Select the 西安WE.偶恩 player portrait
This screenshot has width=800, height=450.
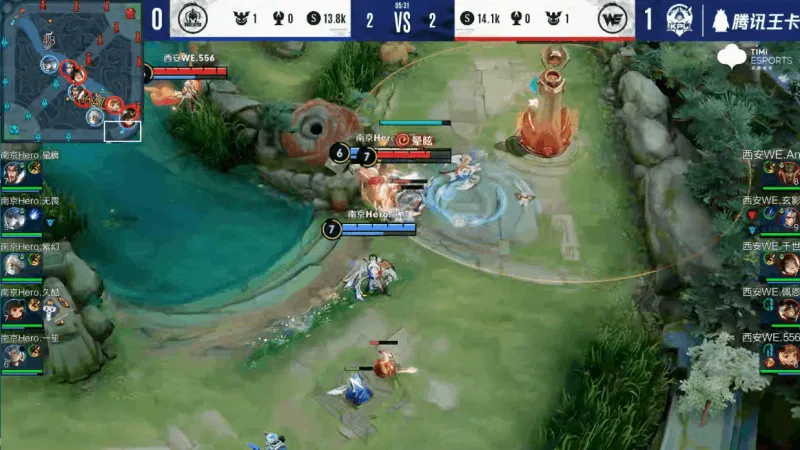[x=786, y=309]
